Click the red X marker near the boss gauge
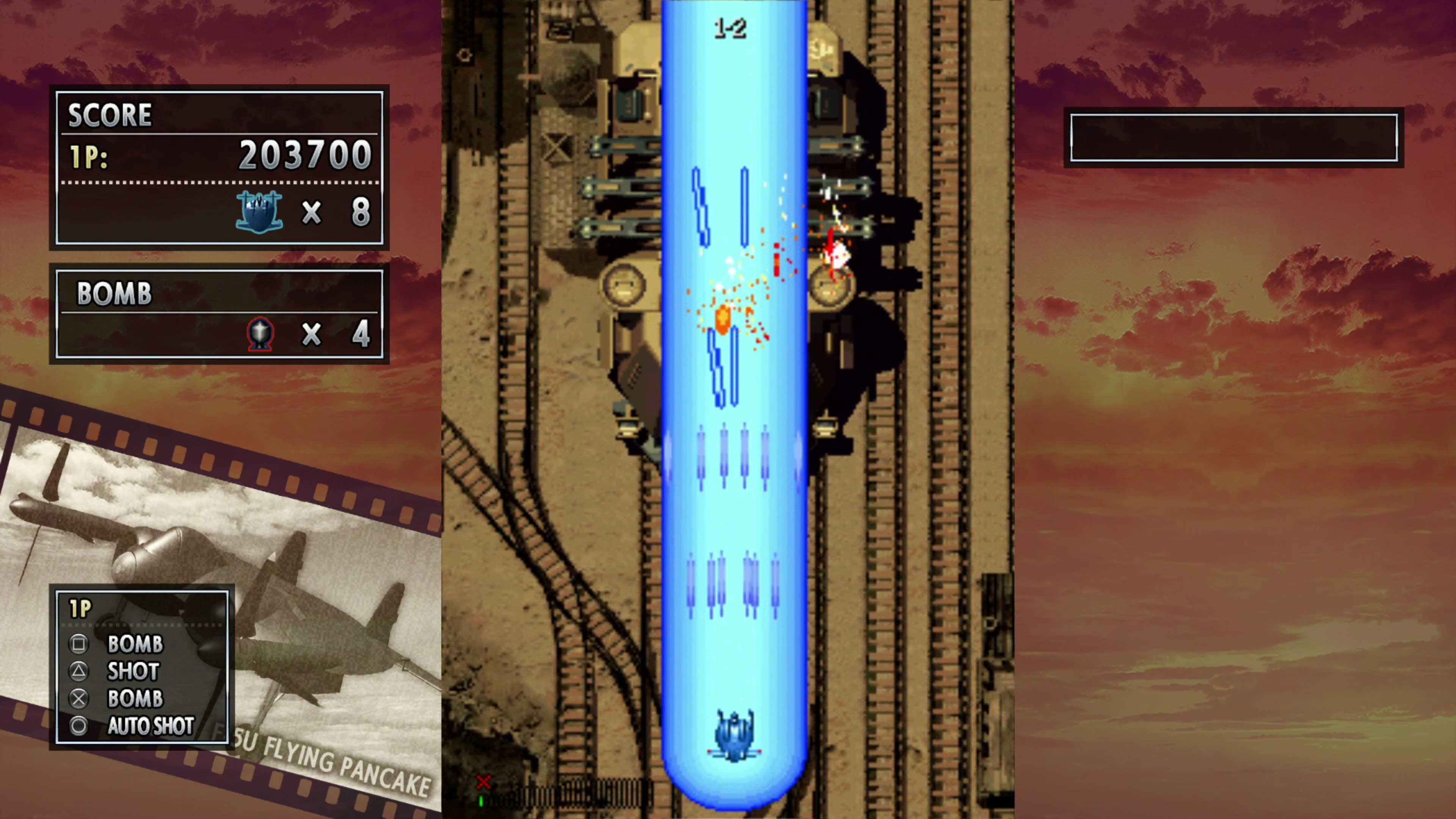This screenshot has height=819, width=1456. 483,783
